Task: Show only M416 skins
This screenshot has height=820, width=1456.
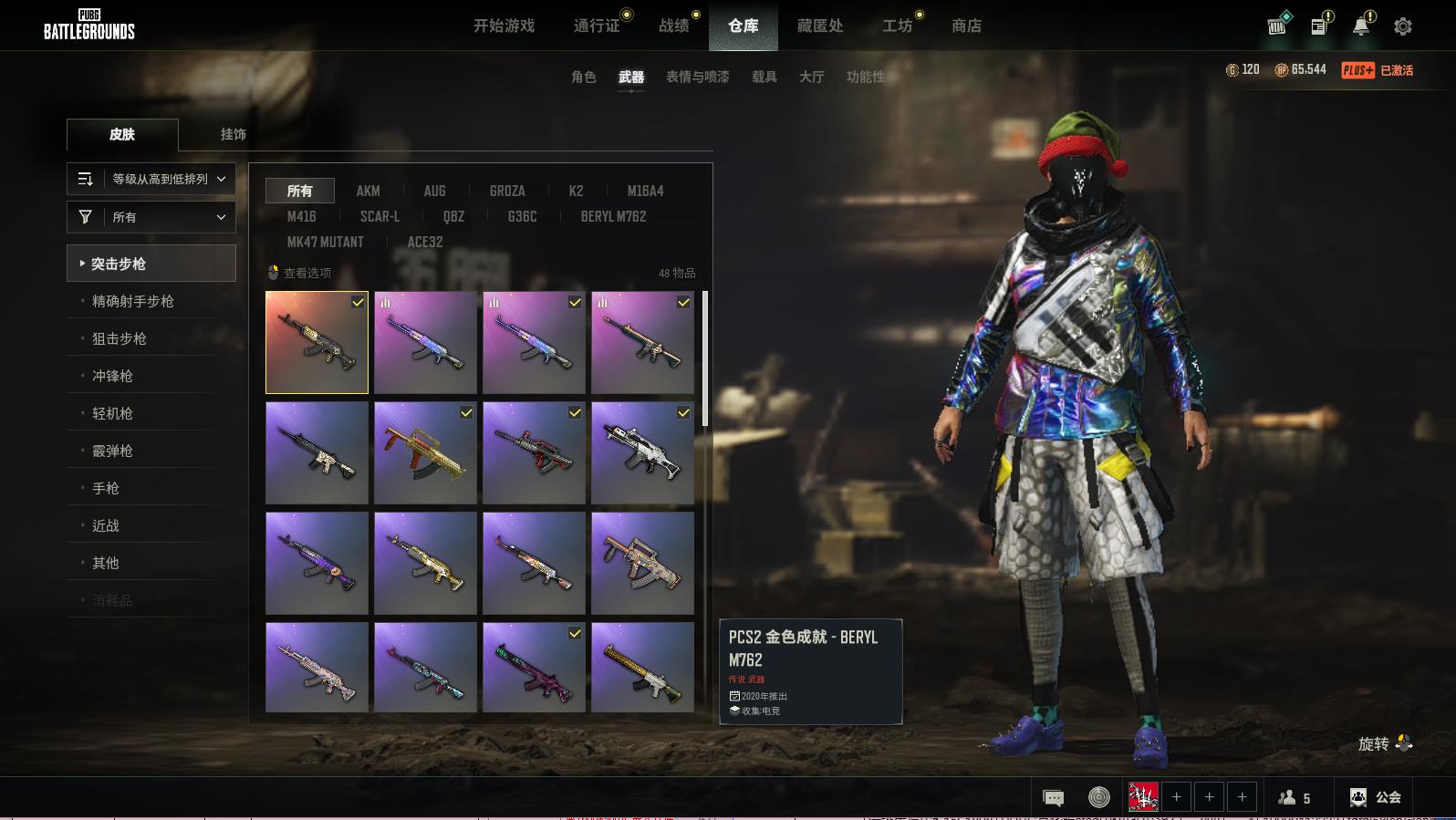Action: [x=301, y=216]
